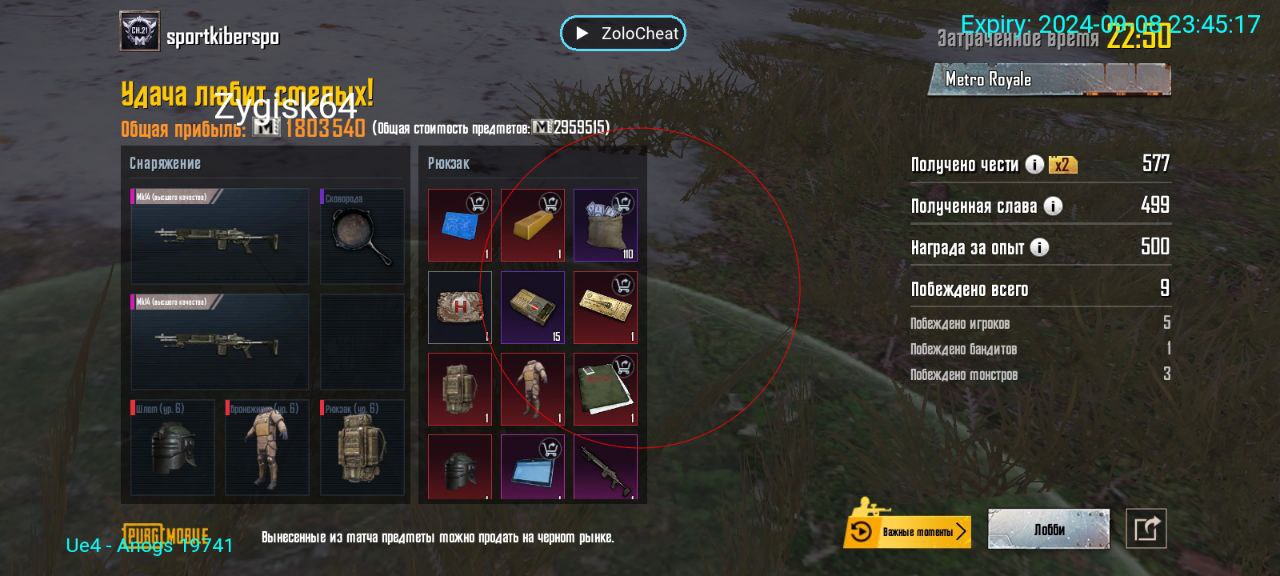1280x576 pixels.
Task: Show info for Получено чести
Action: tap(1035, 165)
